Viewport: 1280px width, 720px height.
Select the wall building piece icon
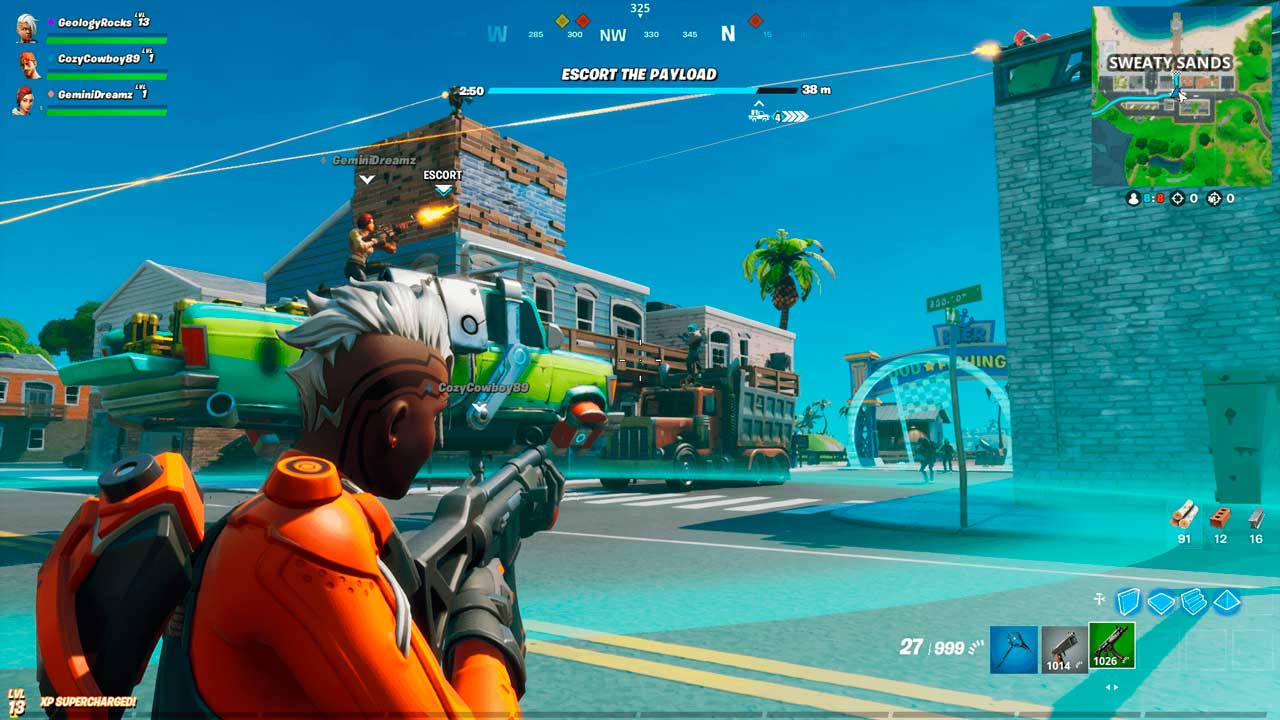[1128, 600]
